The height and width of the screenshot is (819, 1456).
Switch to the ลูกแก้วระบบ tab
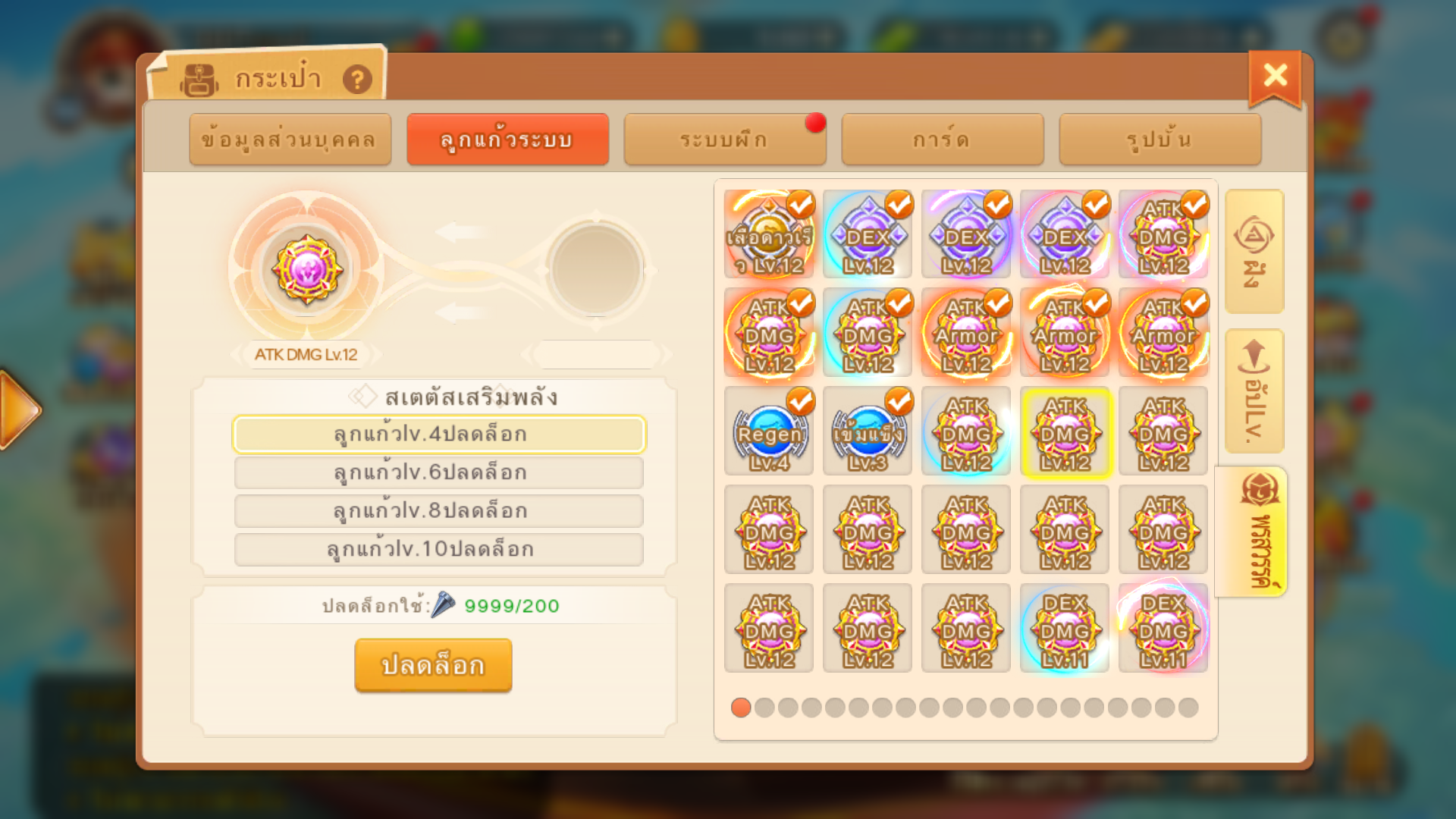click(507, 140)
